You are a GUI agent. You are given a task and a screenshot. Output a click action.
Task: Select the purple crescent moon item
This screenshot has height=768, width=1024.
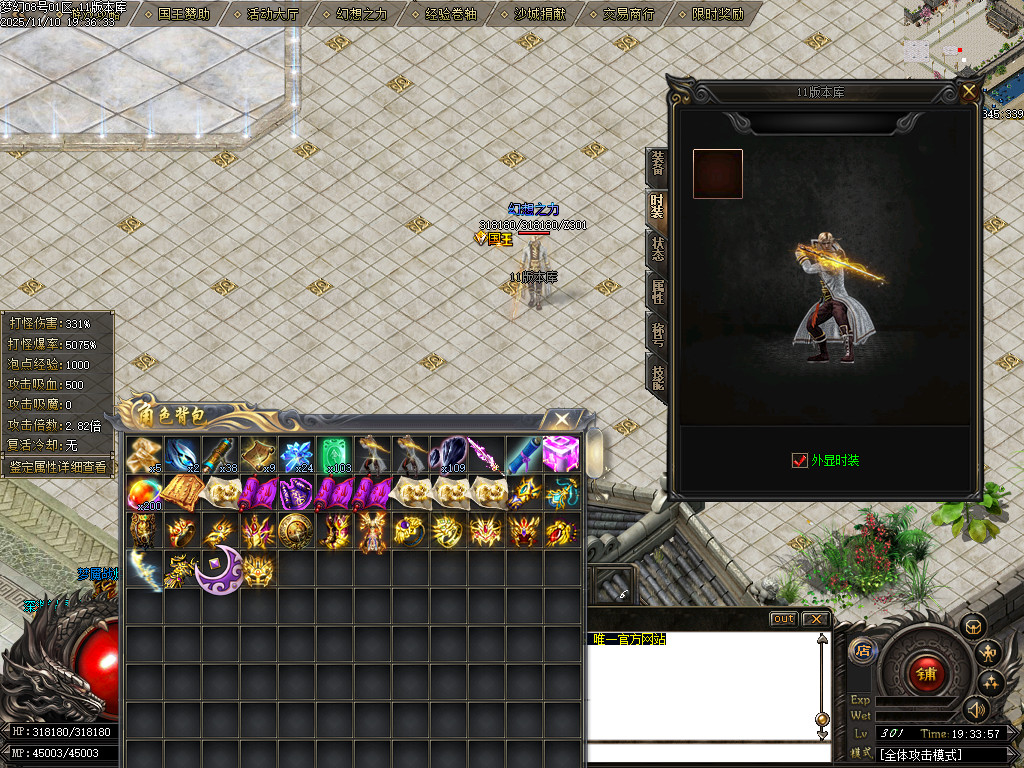(219, 571)
